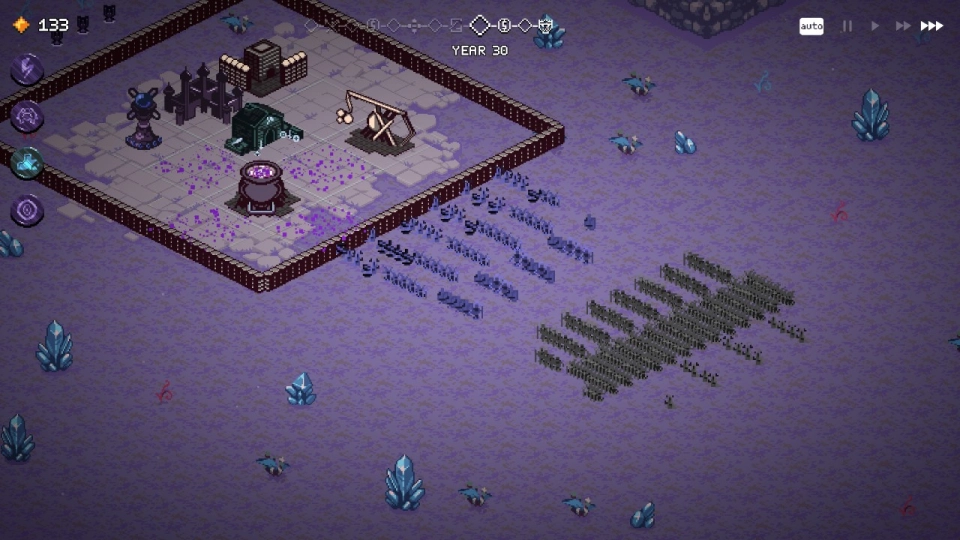The width and height of the screenshot is (960, 540).
Task: Set game speed to normal play
Action: 875,26
